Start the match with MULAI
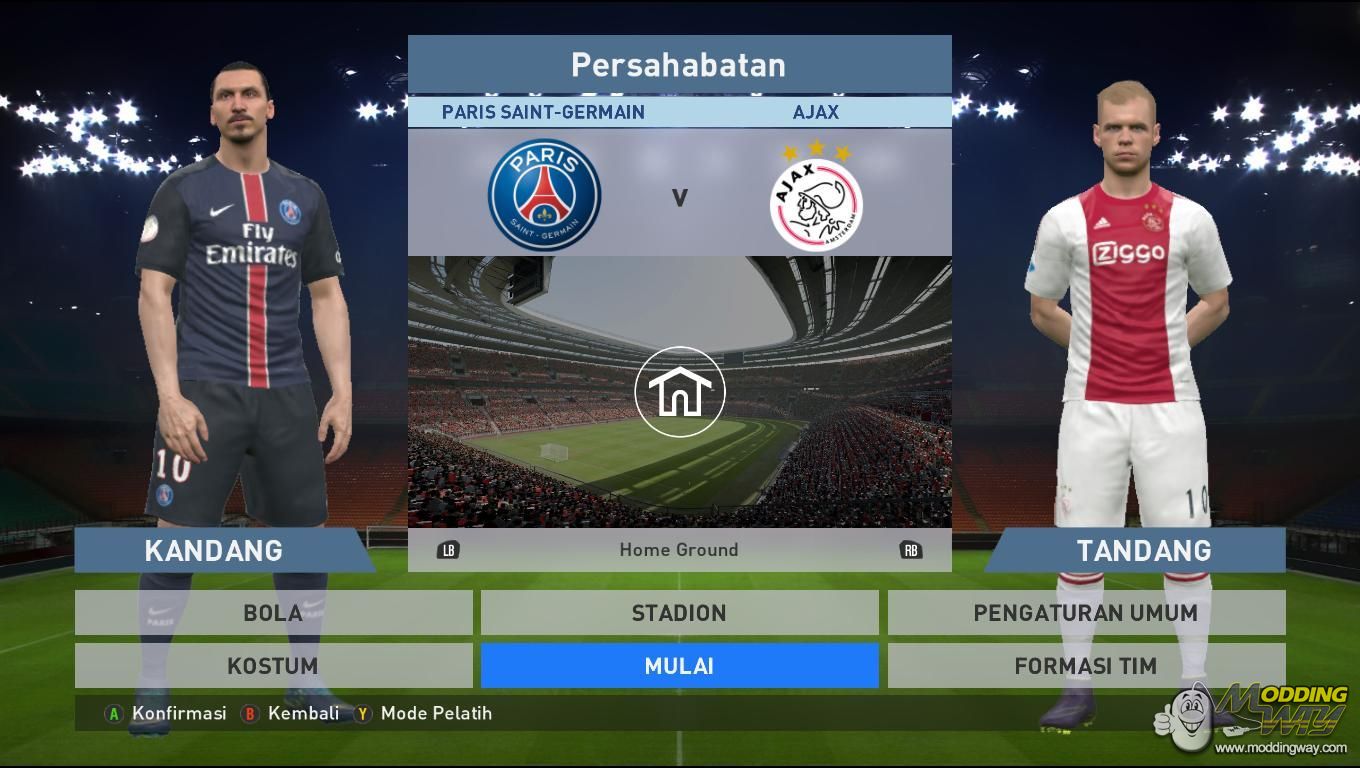The height and width of the screenshot is (768, 1360). tap(679, 666)
